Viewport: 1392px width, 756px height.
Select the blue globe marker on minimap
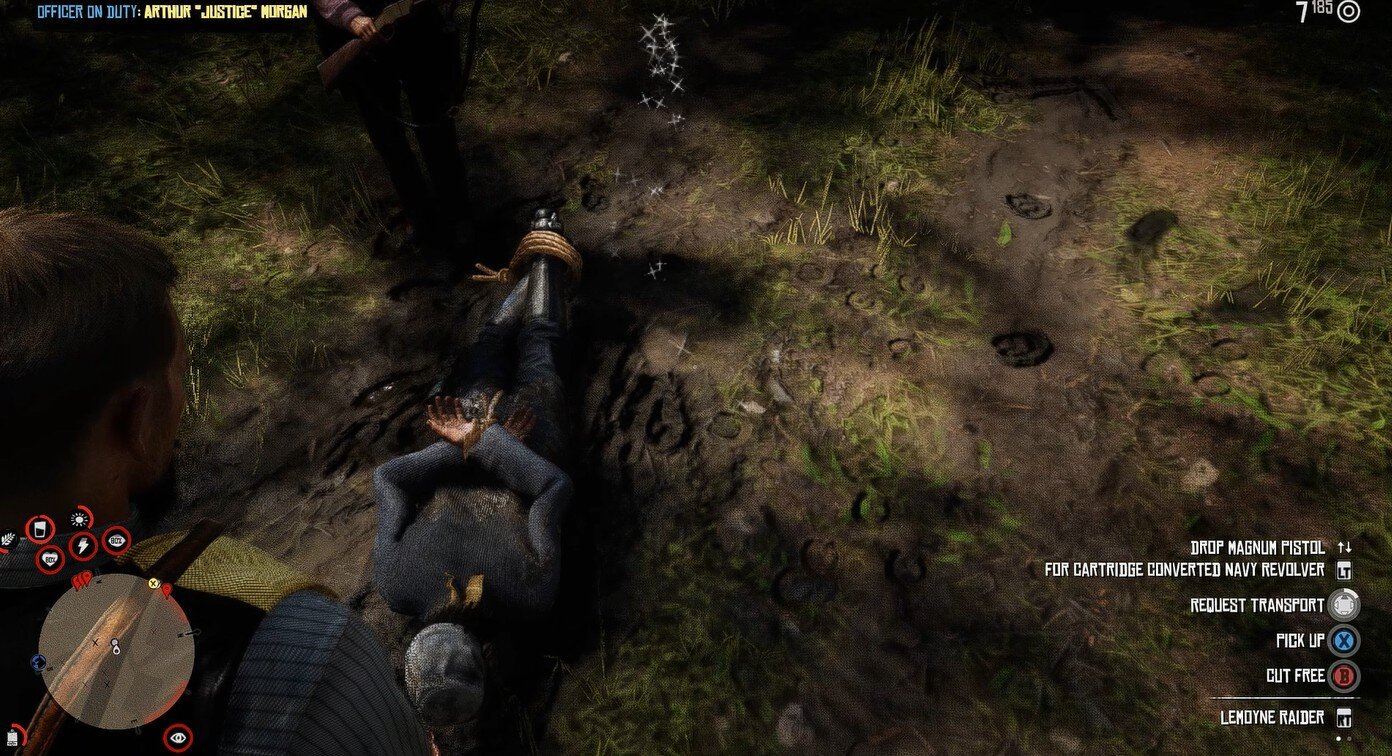39,661
